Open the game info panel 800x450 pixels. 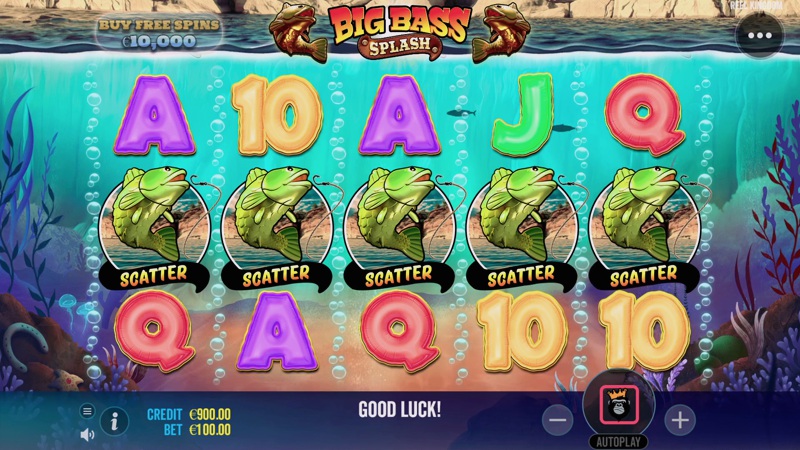pyautogui.click(x=114, y=421)
